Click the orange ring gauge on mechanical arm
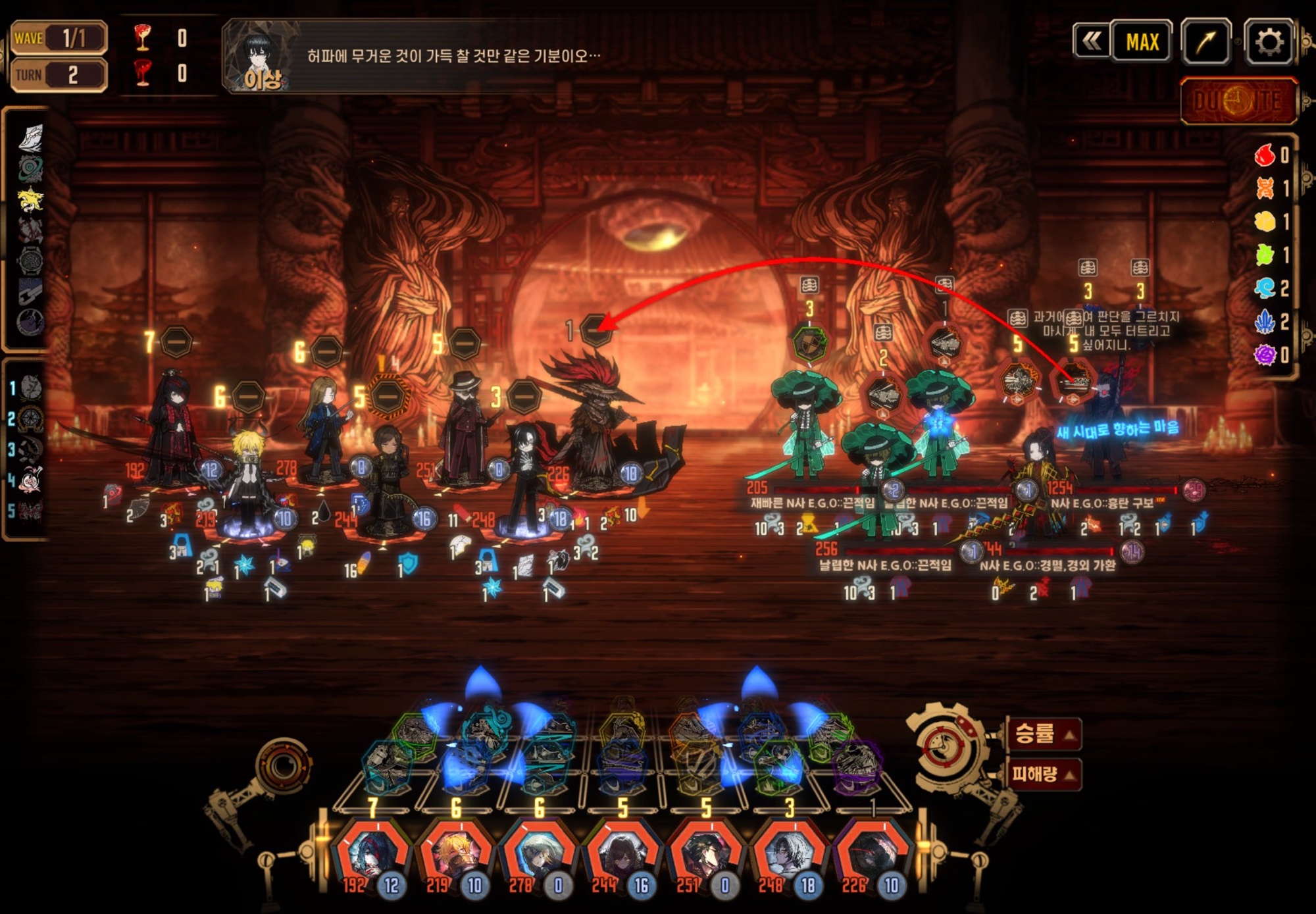Viewport: 1316px width, 914px height. tap(284, 765)
